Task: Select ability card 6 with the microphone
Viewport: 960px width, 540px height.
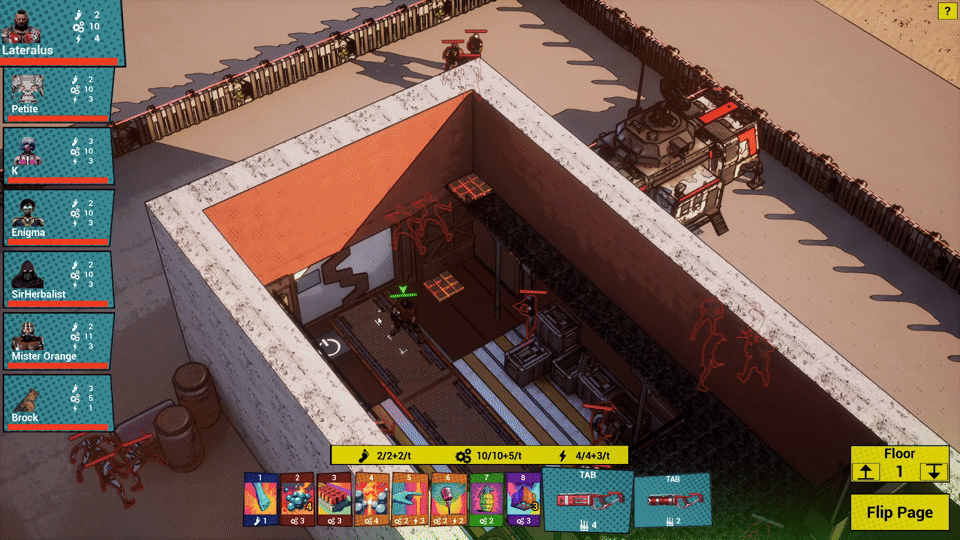Action: point(447,499)
